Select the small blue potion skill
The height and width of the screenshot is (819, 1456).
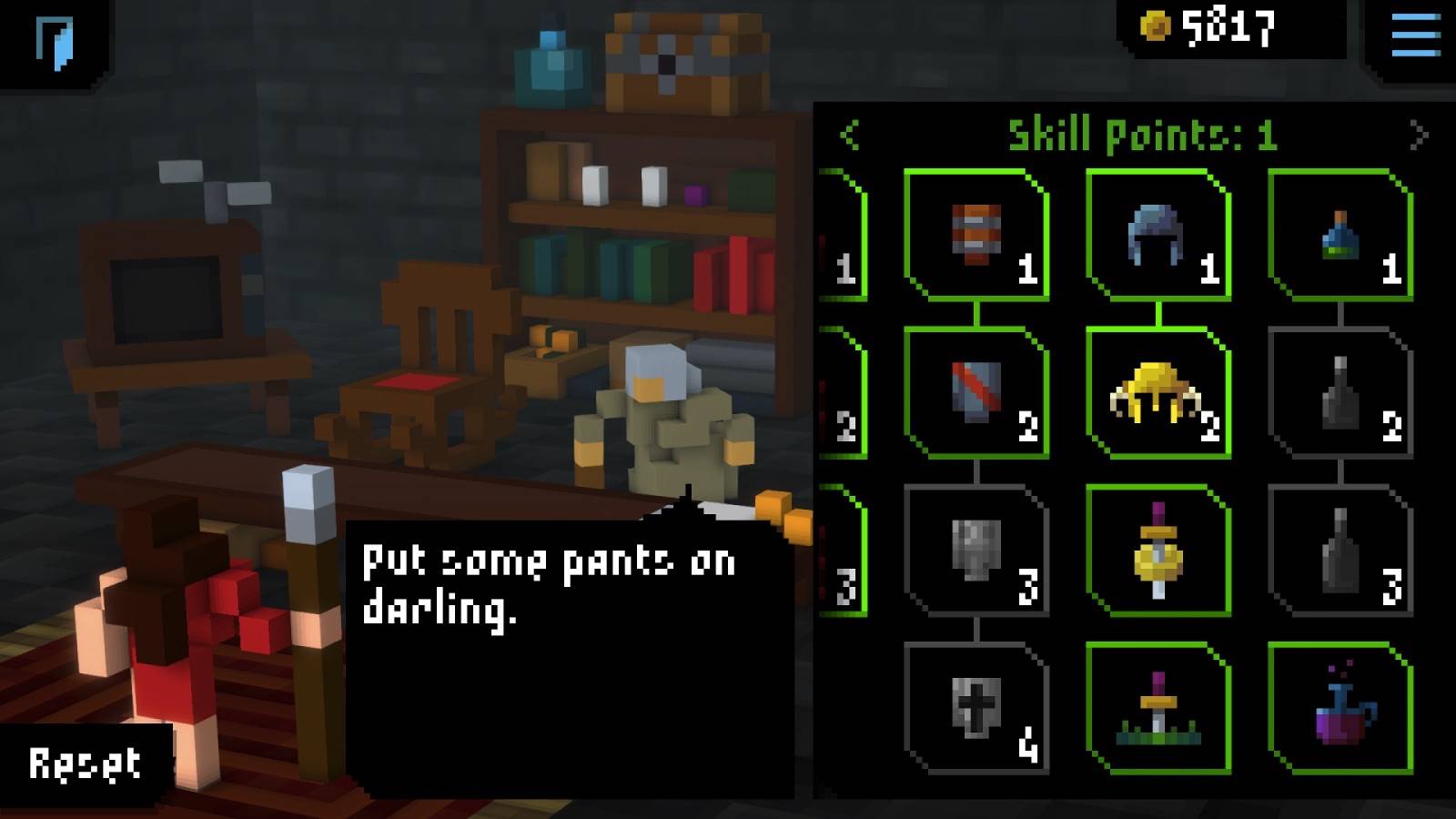[x=1340, y=235]
